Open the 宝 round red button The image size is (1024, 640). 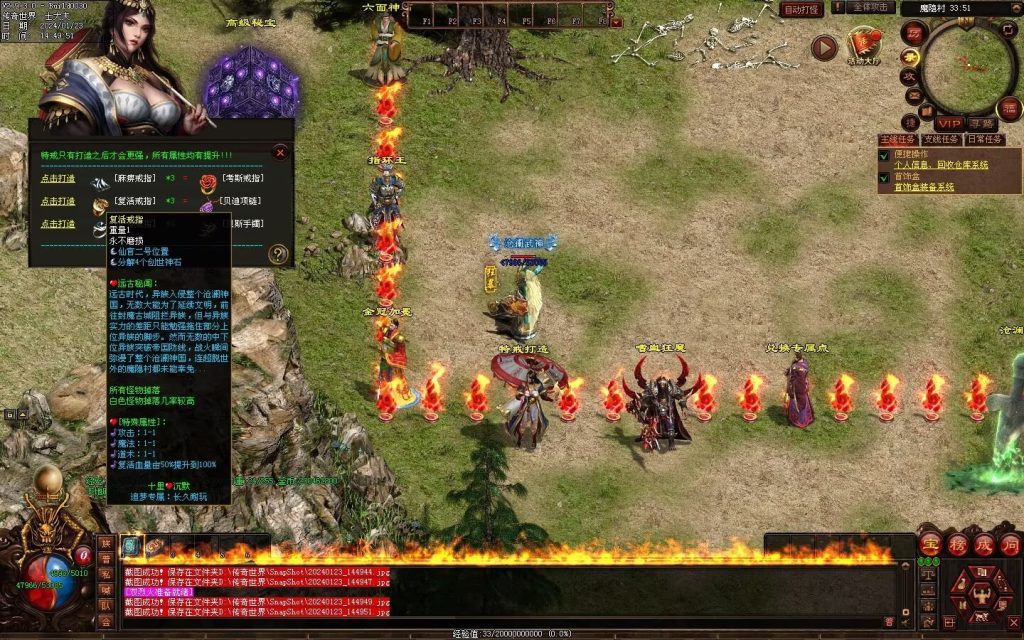[x=930, y=544]
